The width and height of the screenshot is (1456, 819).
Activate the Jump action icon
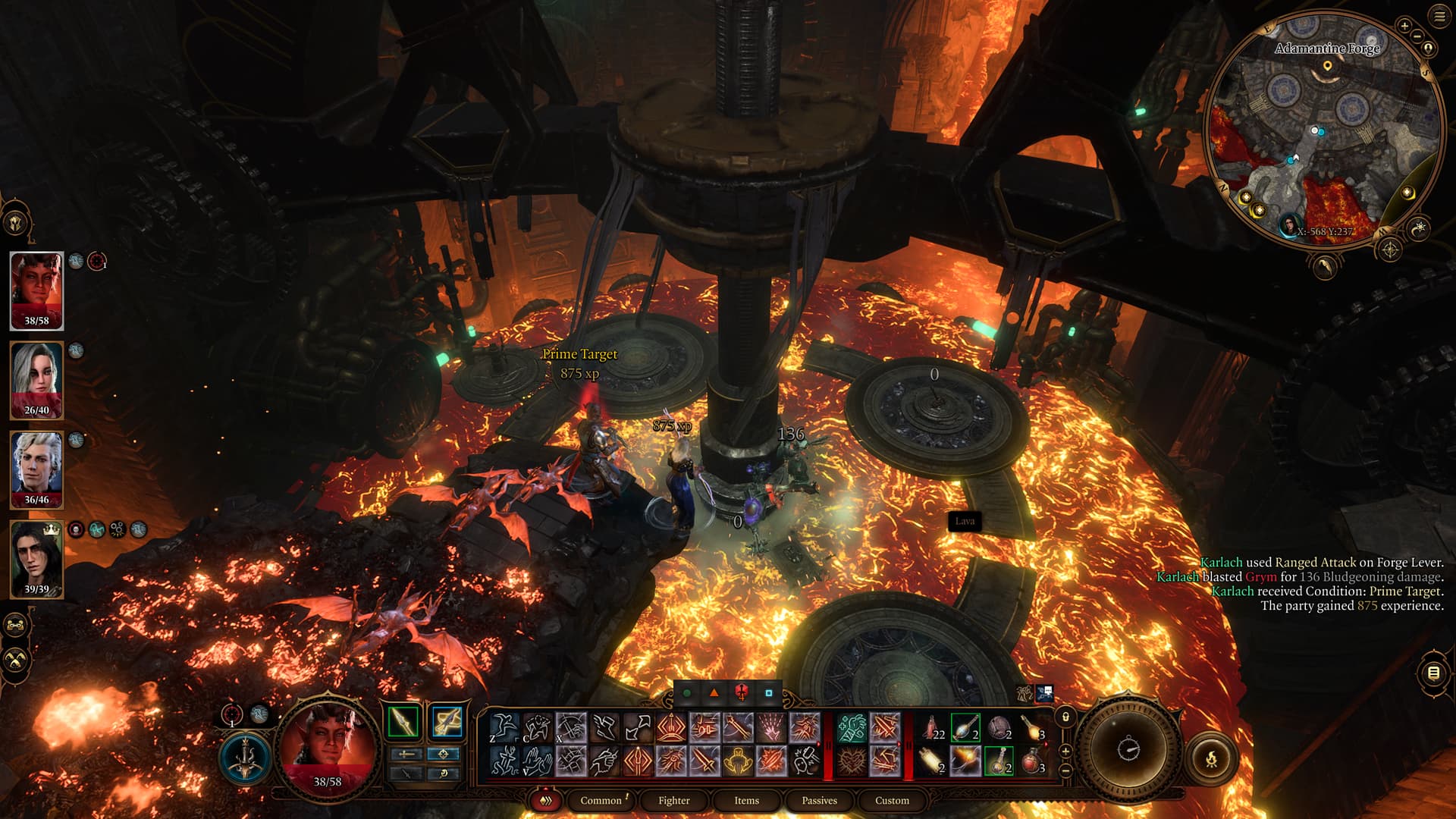pos(504,728)
